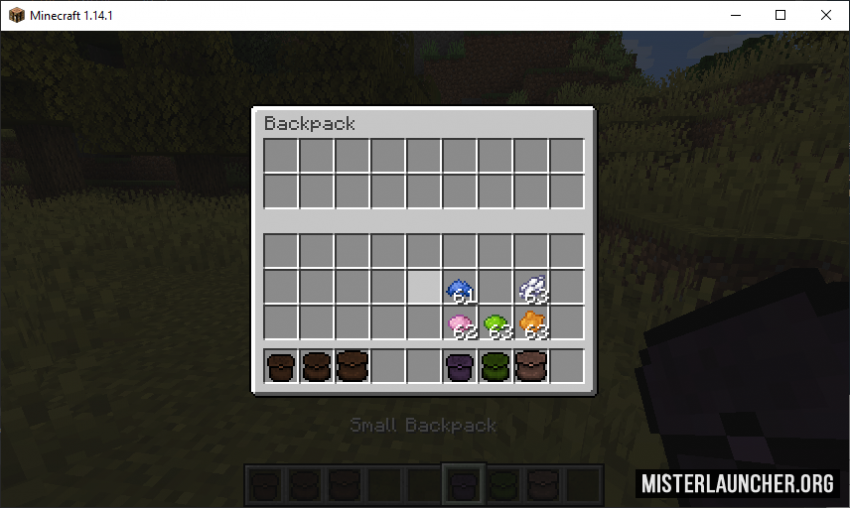Choose the light brown backpack
Screen dimensions: 850x508
[531, 366]
